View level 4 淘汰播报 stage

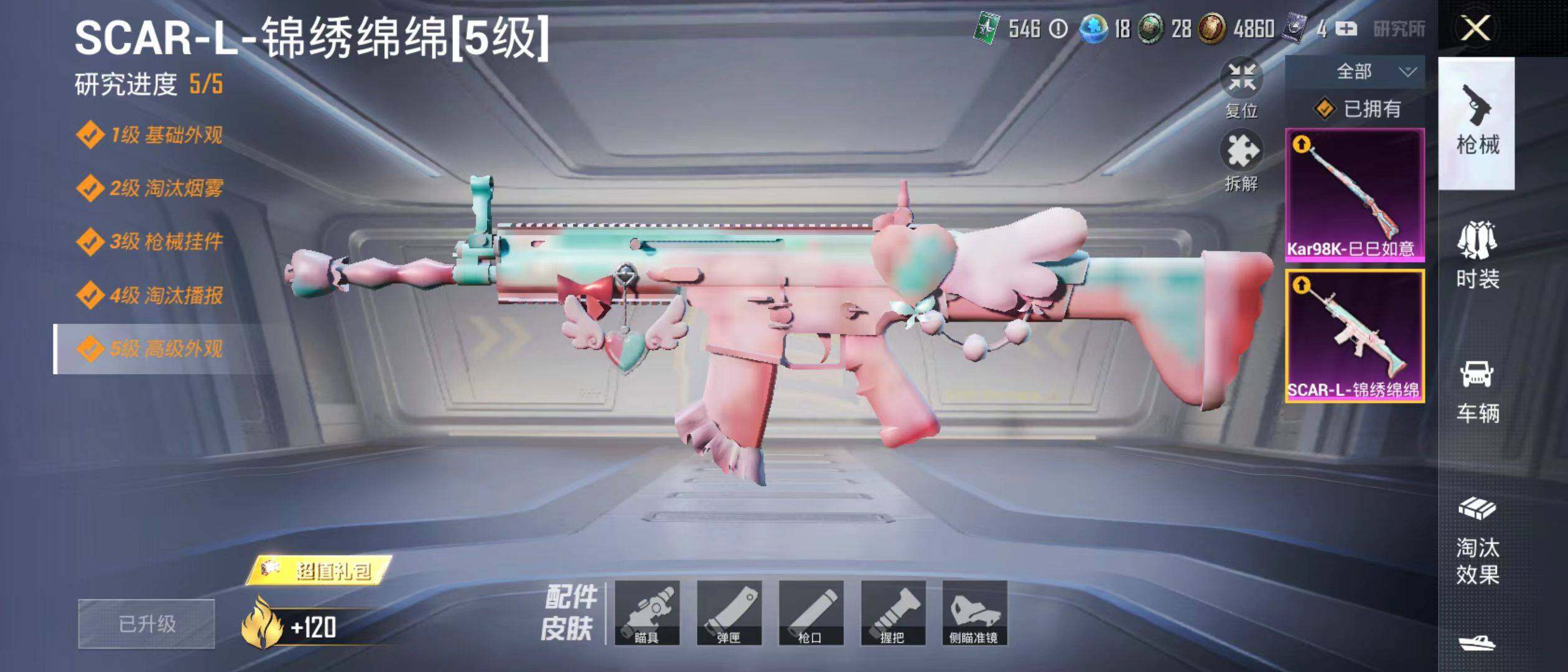[x=149, y=295]
